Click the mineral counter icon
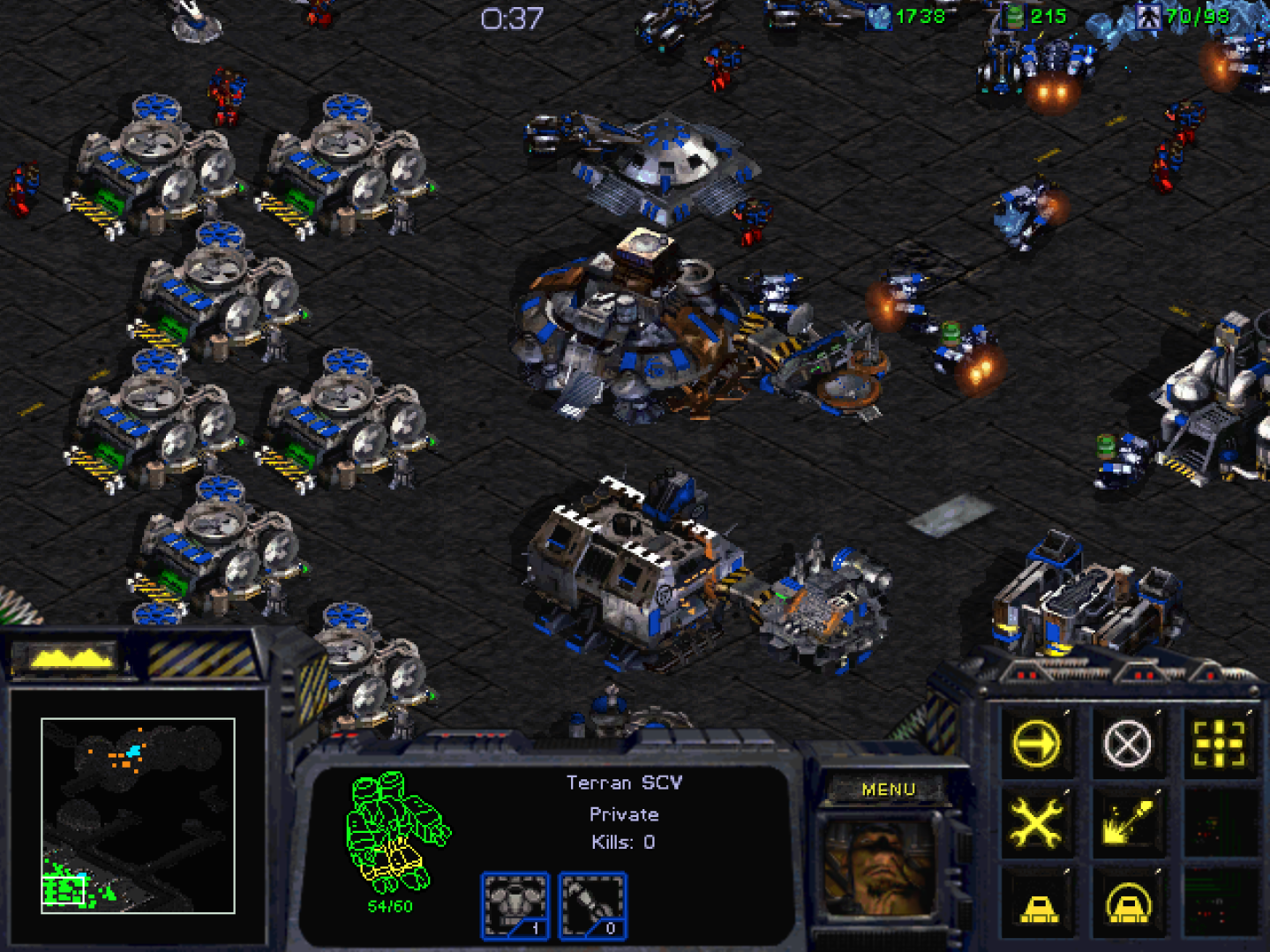Screen dimensions: 1270x952 point(879,15)
